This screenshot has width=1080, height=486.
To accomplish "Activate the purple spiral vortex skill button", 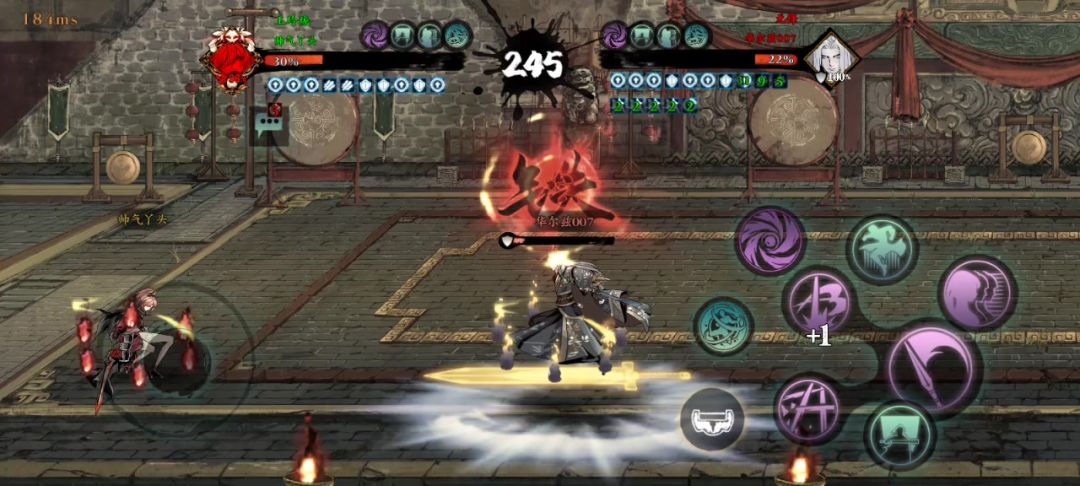I will pyautogui.click(x=772, y=241).
